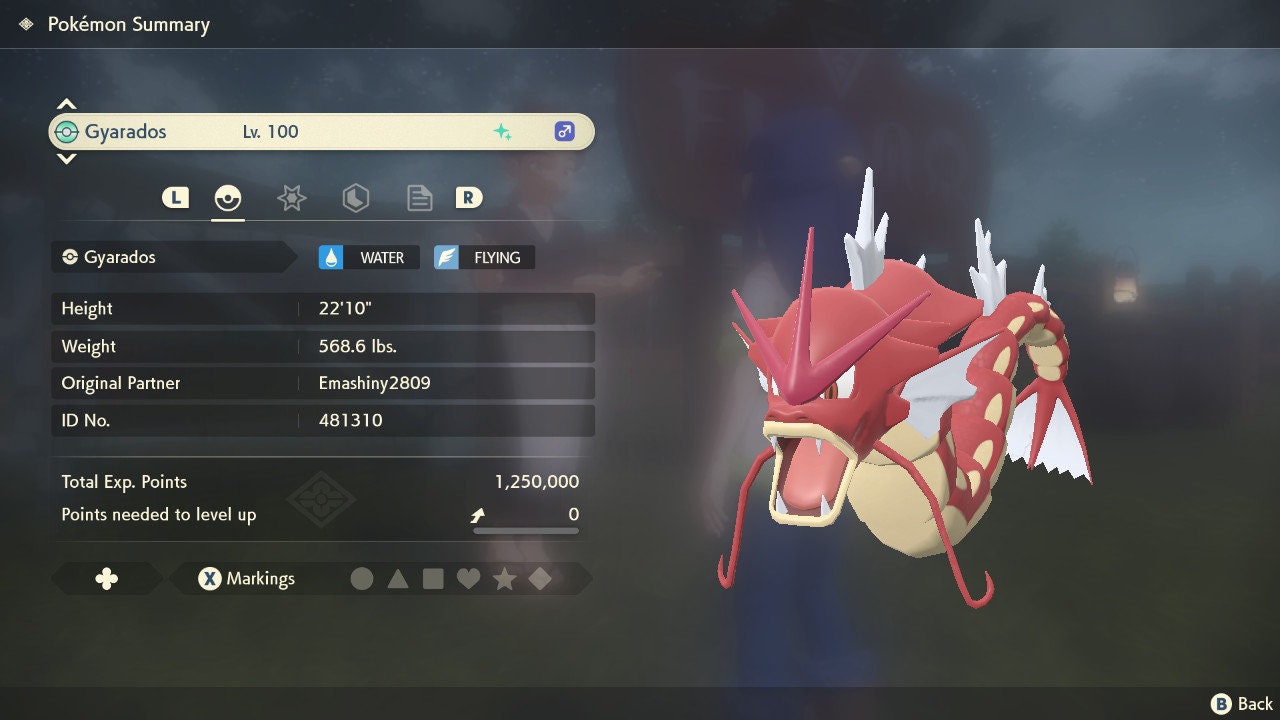Go Back from the Pokémon Summary
The image size is (1280, 720).
[1243, 704]
